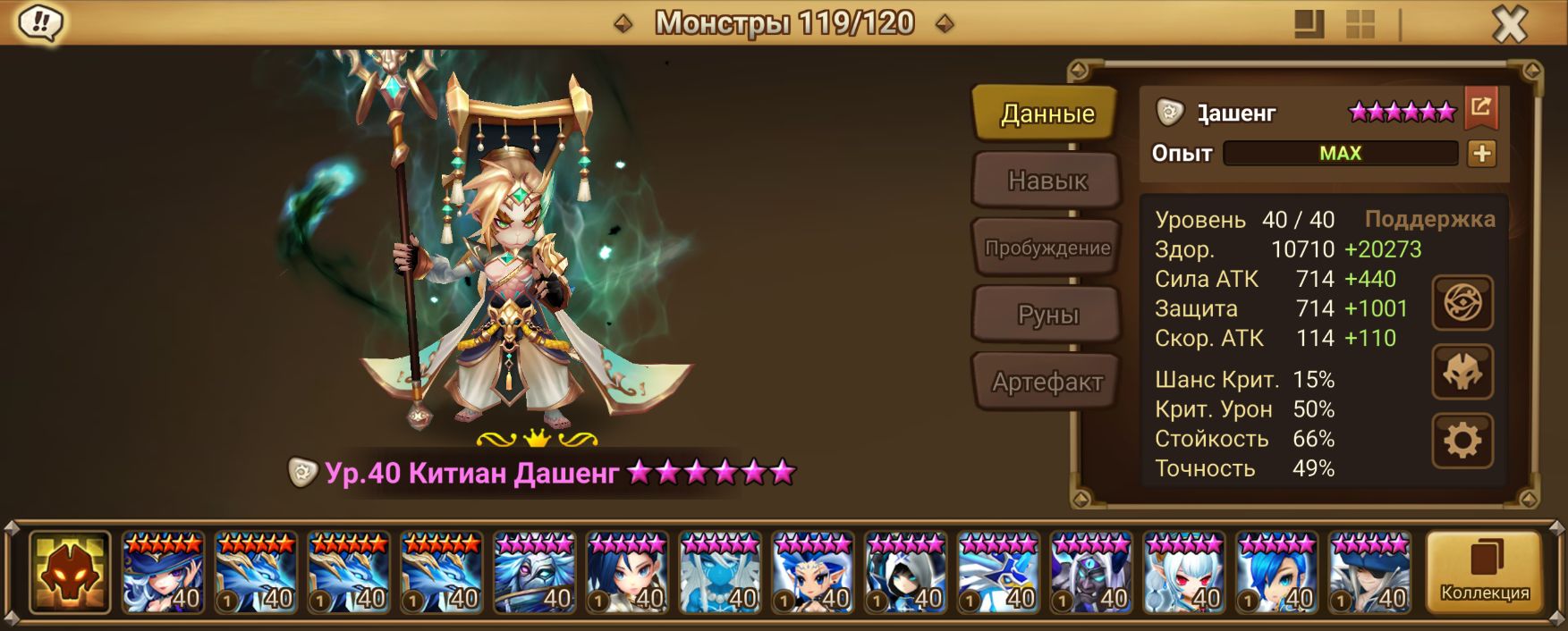Switch to the single-panel view layout
This screenshot has height=631, width=1568.
tap(1309, 24)
